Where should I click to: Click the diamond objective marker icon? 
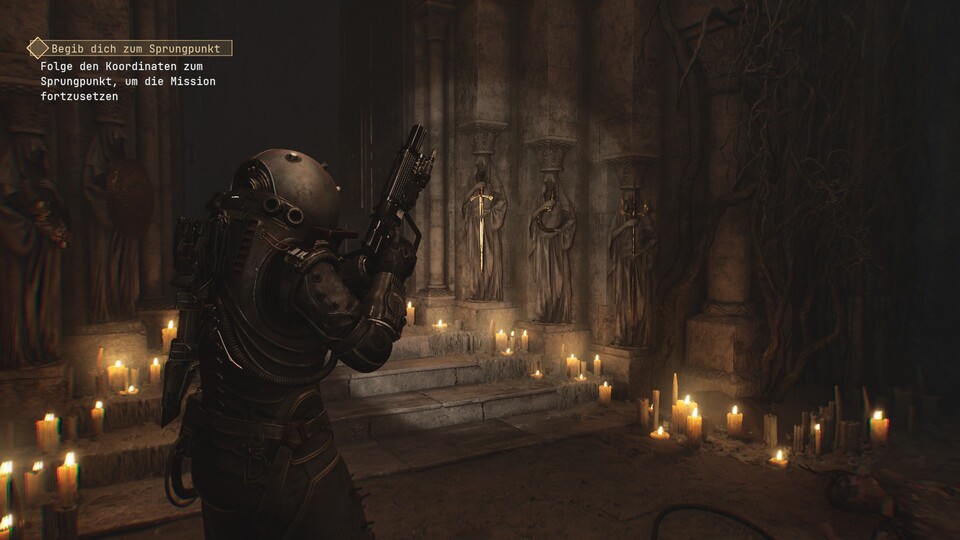point(37,48)
